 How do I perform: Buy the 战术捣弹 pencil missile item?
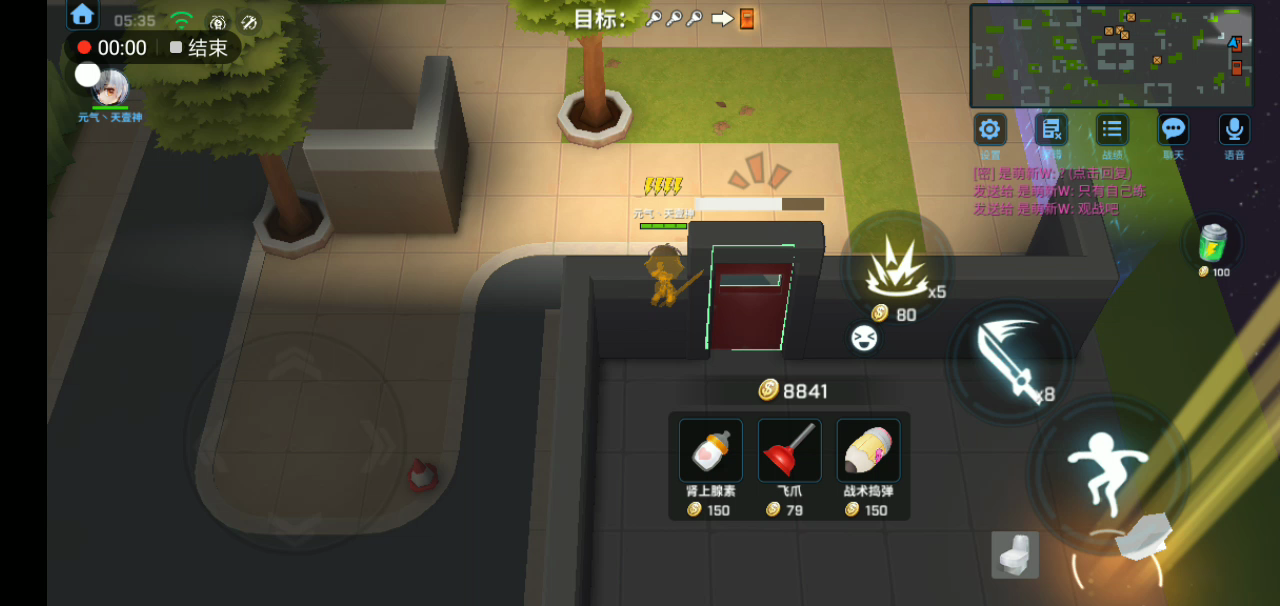[x=868, y=451]
